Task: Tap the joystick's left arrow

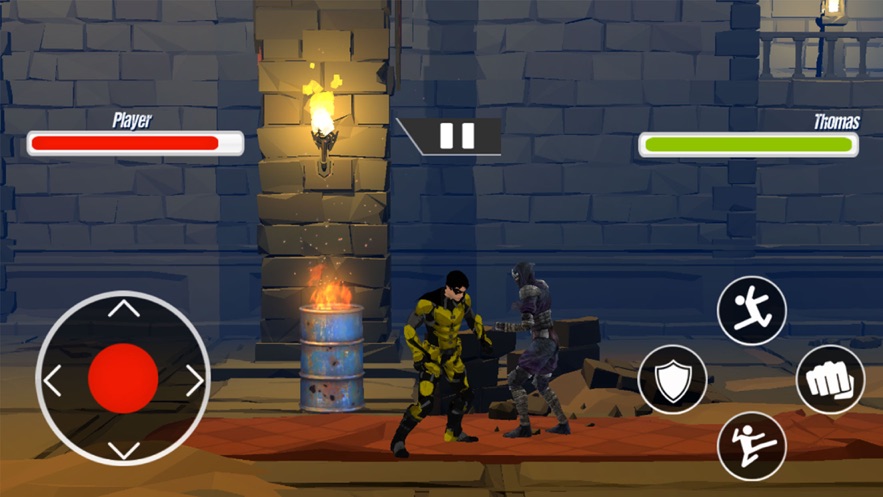Action: click(x=53, y=380)
